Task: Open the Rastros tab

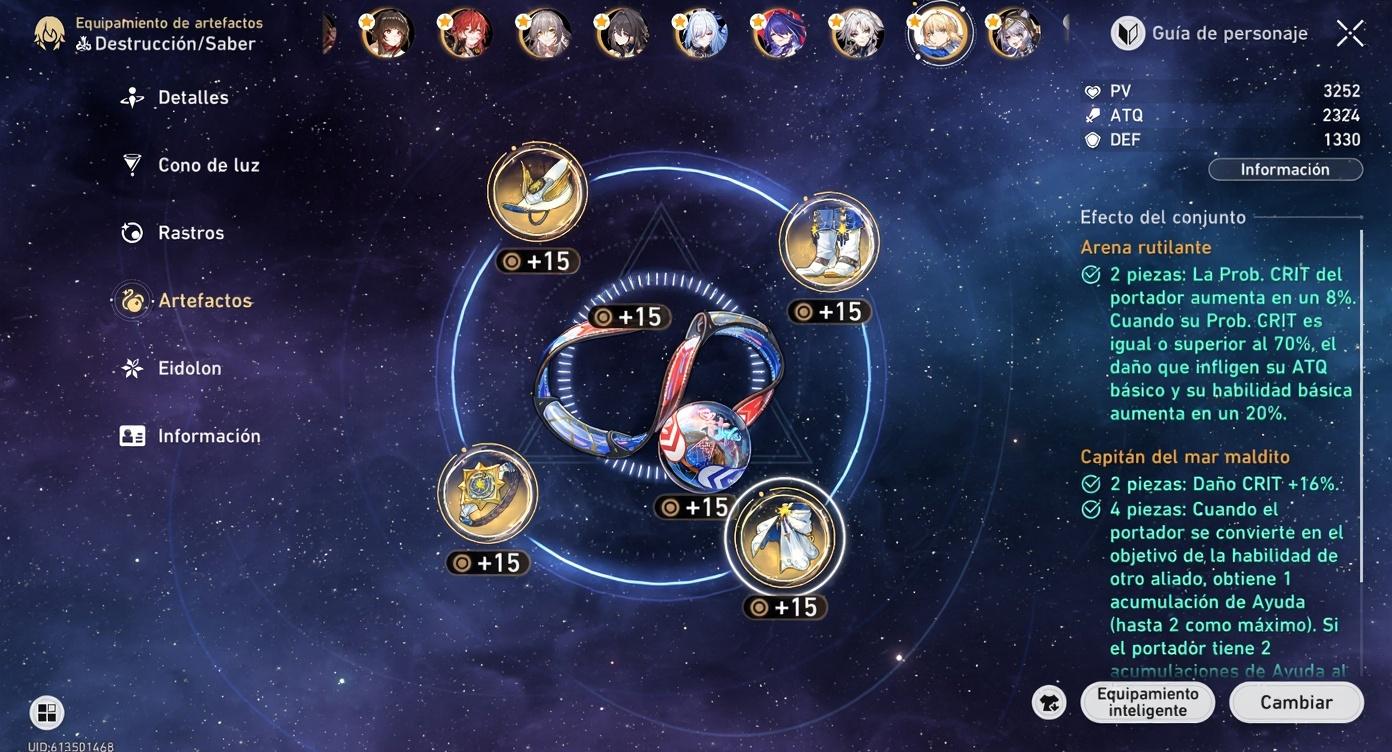Action: coord(190,233)
